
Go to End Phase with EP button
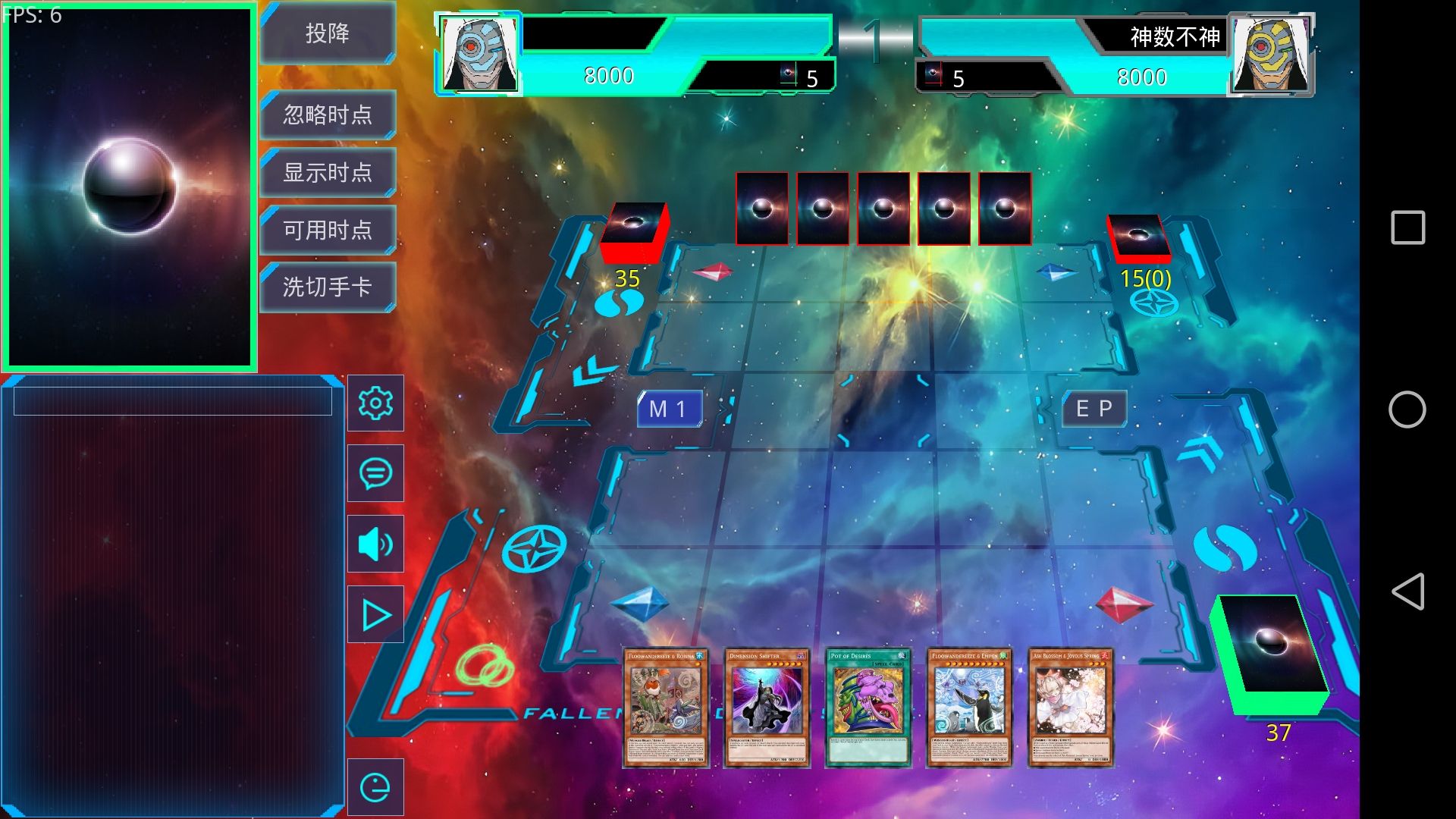1094,409
